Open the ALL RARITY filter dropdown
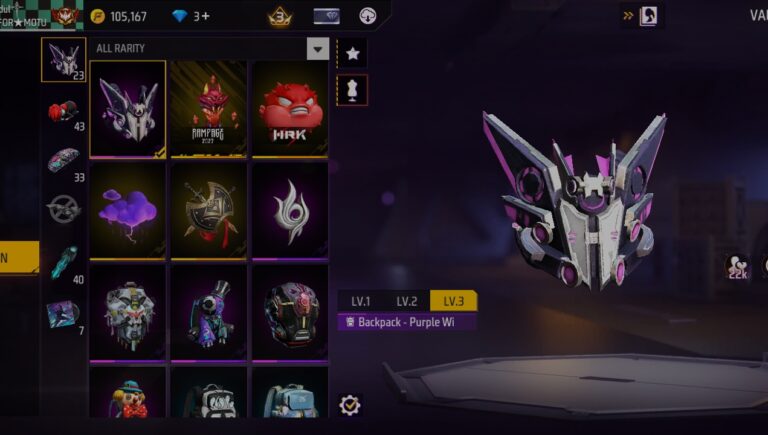Image resolution: width=768 pixels, height=435 pixels. pos(318,49)
